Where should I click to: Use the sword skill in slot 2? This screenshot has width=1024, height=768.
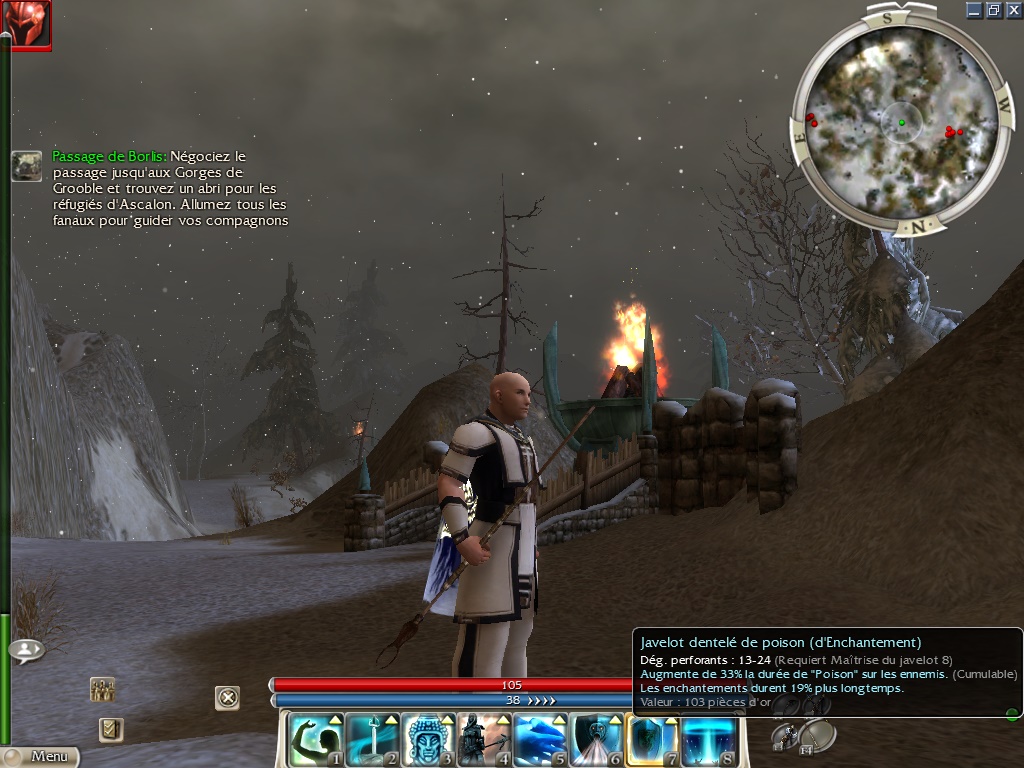point(373,740)
